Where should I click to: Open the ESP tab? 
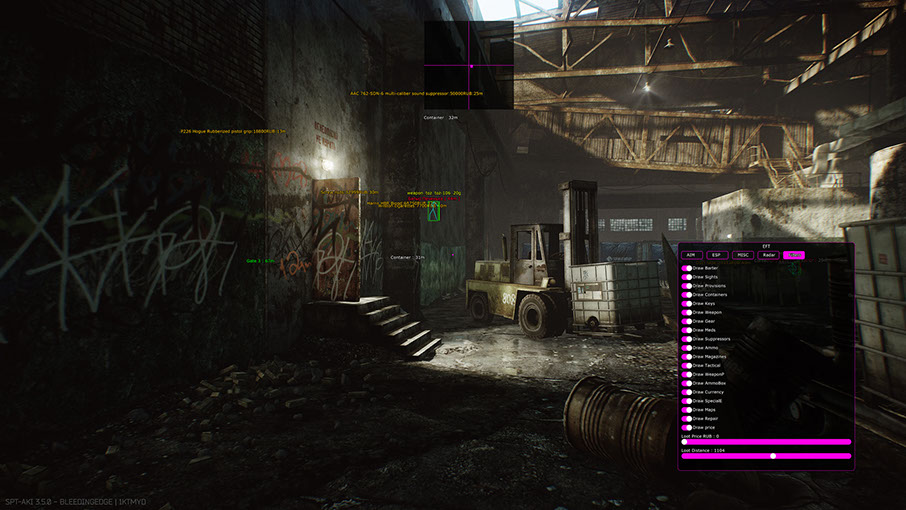pos(716,255)
